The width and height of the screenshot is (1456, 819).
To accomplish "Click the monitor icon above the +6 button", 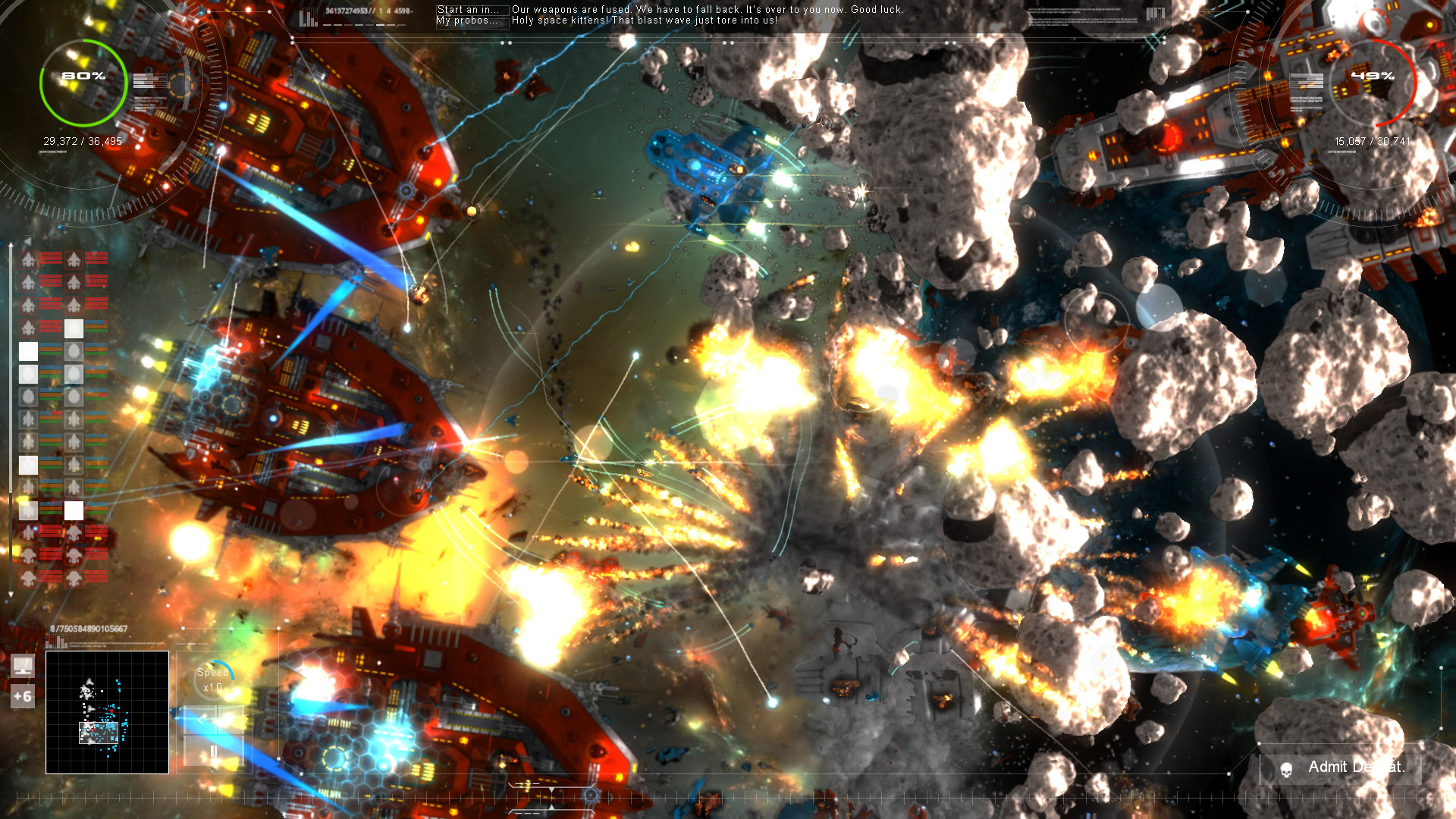I will [x=23, y=666].
